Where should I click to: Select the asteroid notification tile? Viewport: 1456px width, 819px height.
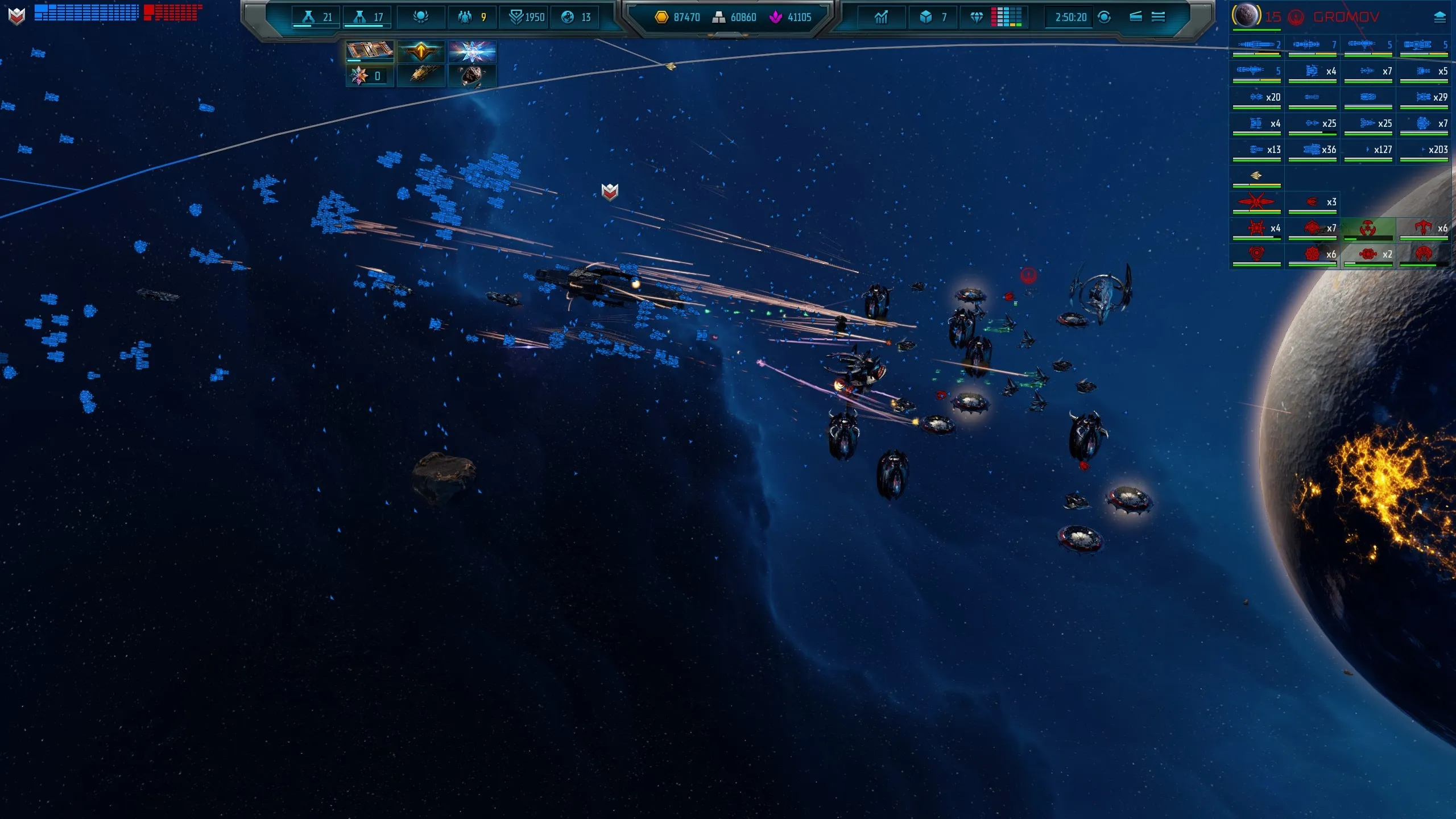pos(472,75)
